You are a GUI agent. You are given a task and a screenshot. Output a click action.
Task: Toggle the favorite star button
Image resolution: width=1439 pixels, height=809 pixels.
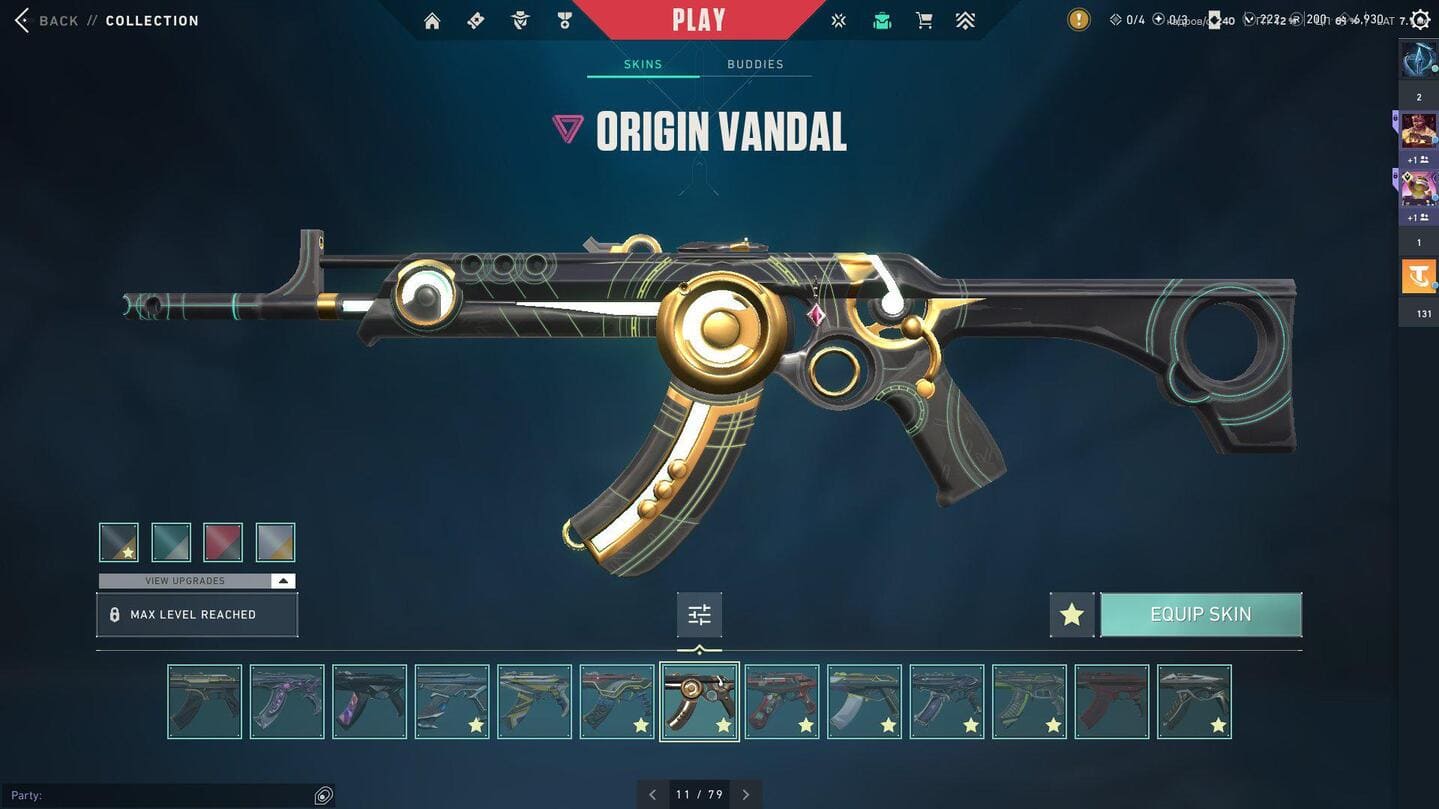click(x=1072, y=615)
